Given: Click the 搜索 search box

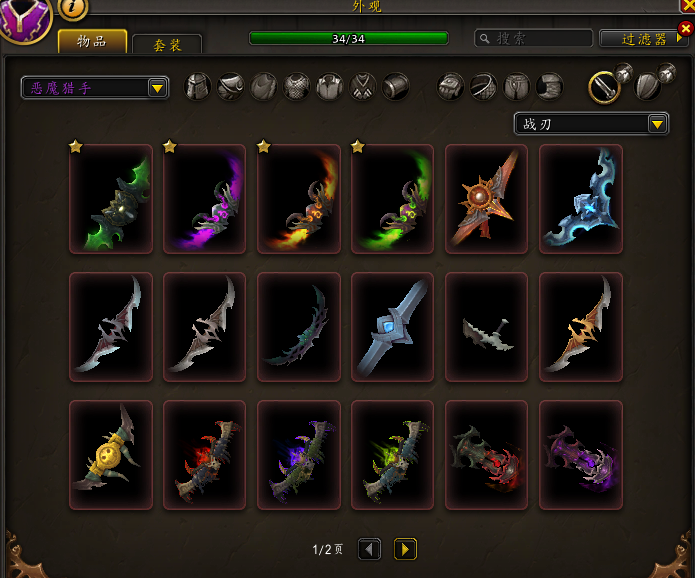Looking at the screenshot, I should click(531, 38).
